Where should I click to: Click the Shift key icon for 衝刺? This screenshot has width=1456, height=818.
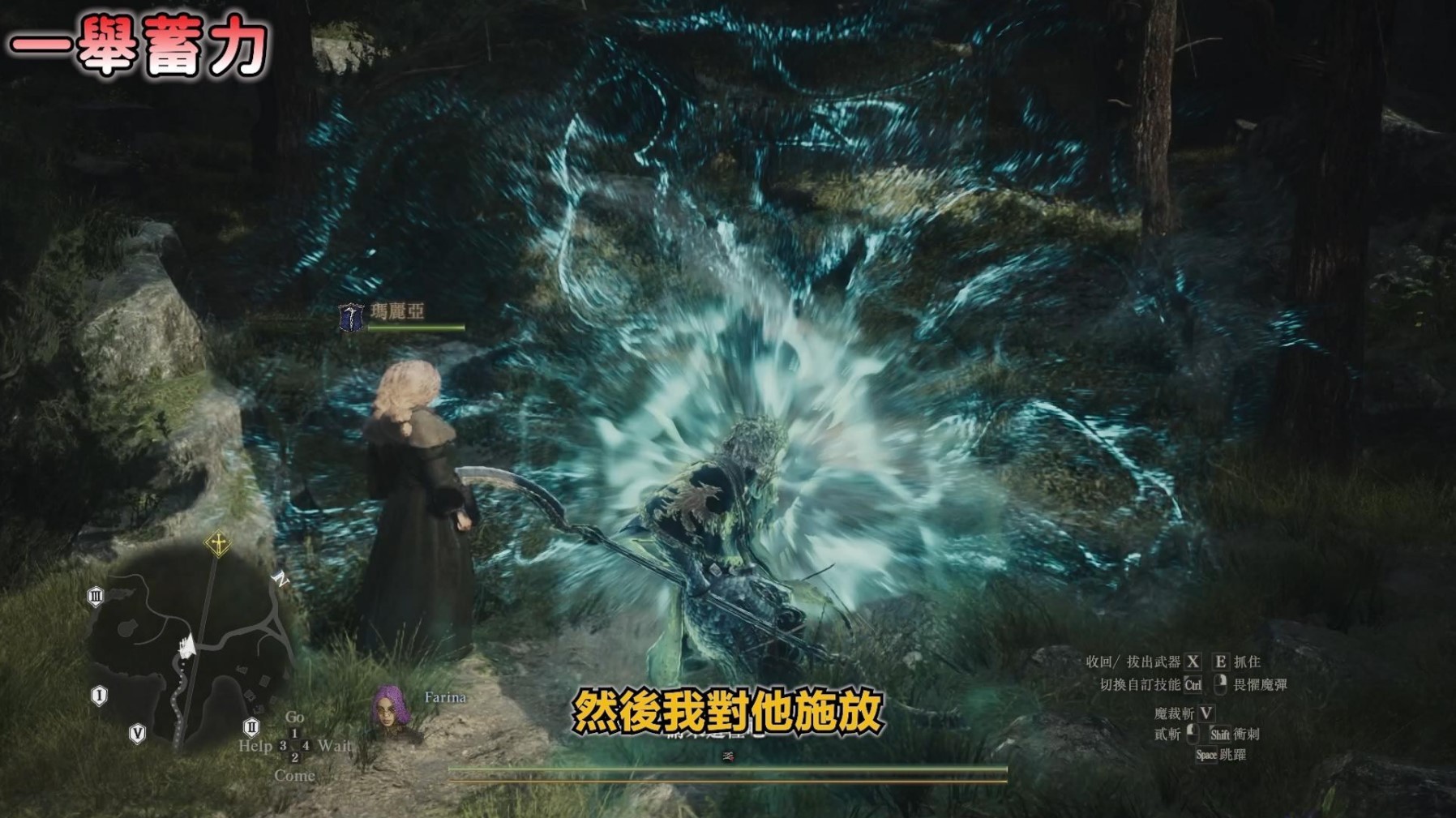1220,735
